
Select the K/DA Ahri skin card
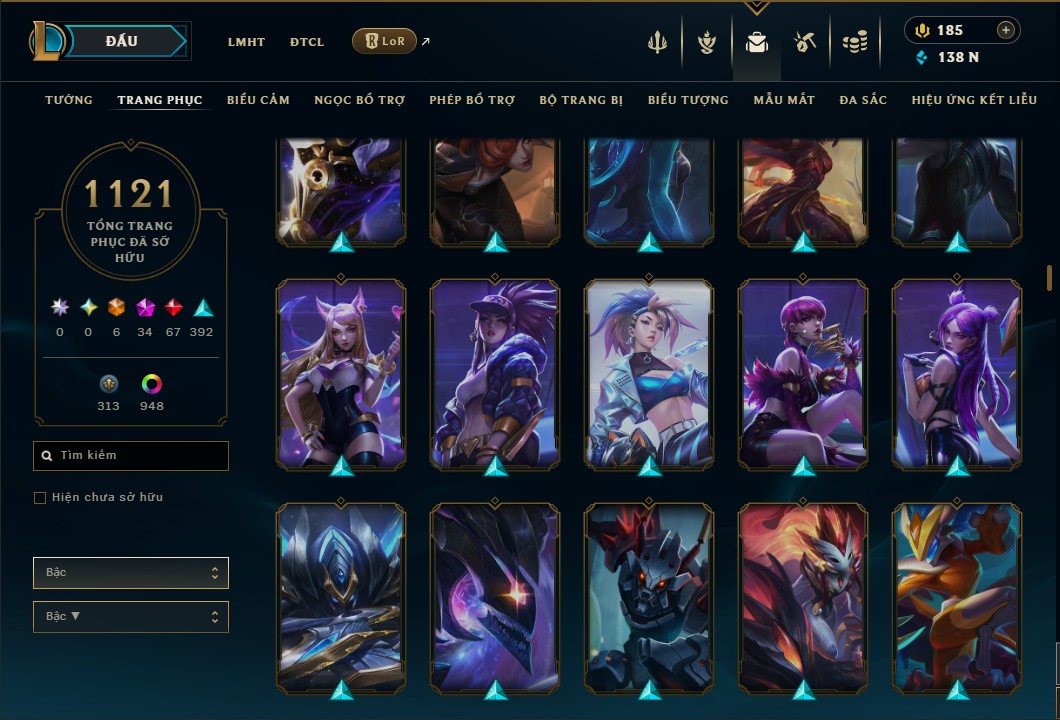coord(341,373)
